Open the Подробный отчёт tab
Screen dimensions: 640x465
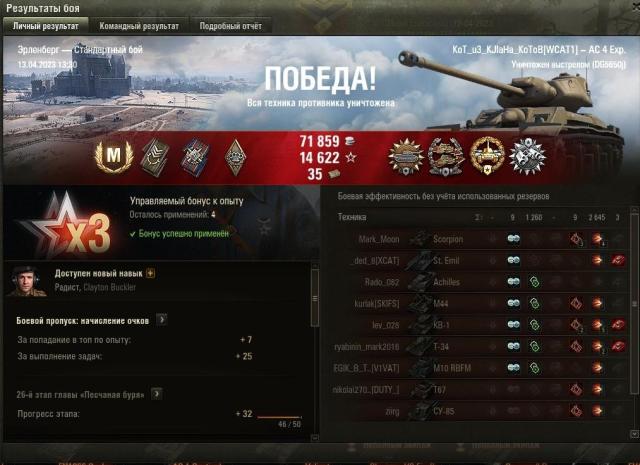pyautogui.click(x=230, y=26)
